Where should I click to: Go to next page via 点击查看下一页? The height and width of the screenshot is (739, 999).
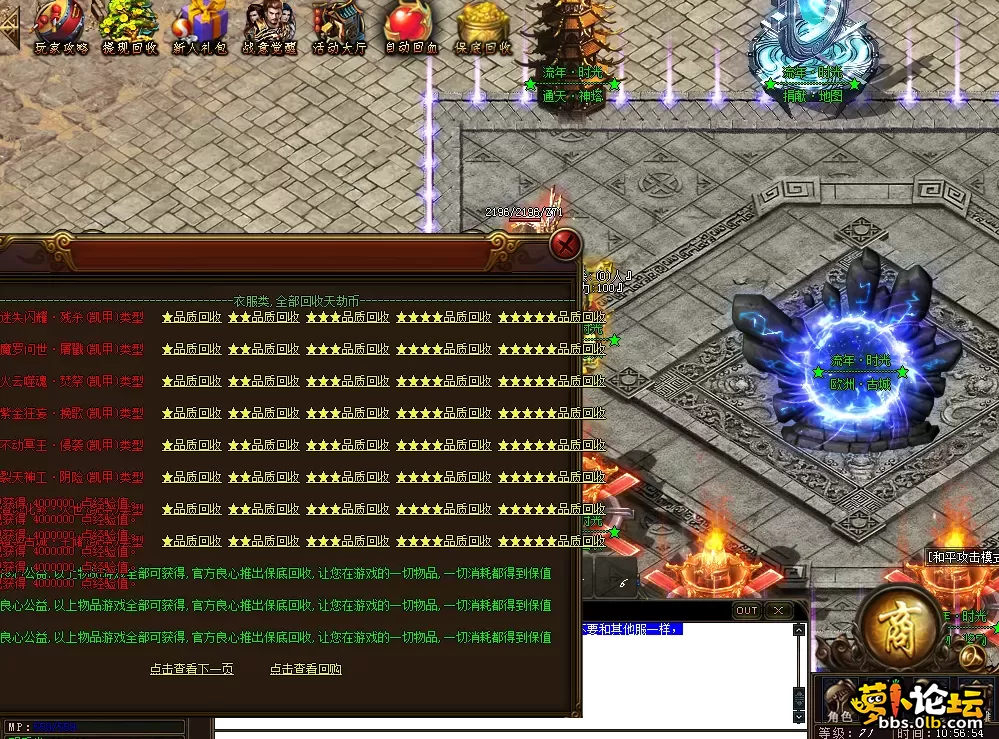pos(192,669)
